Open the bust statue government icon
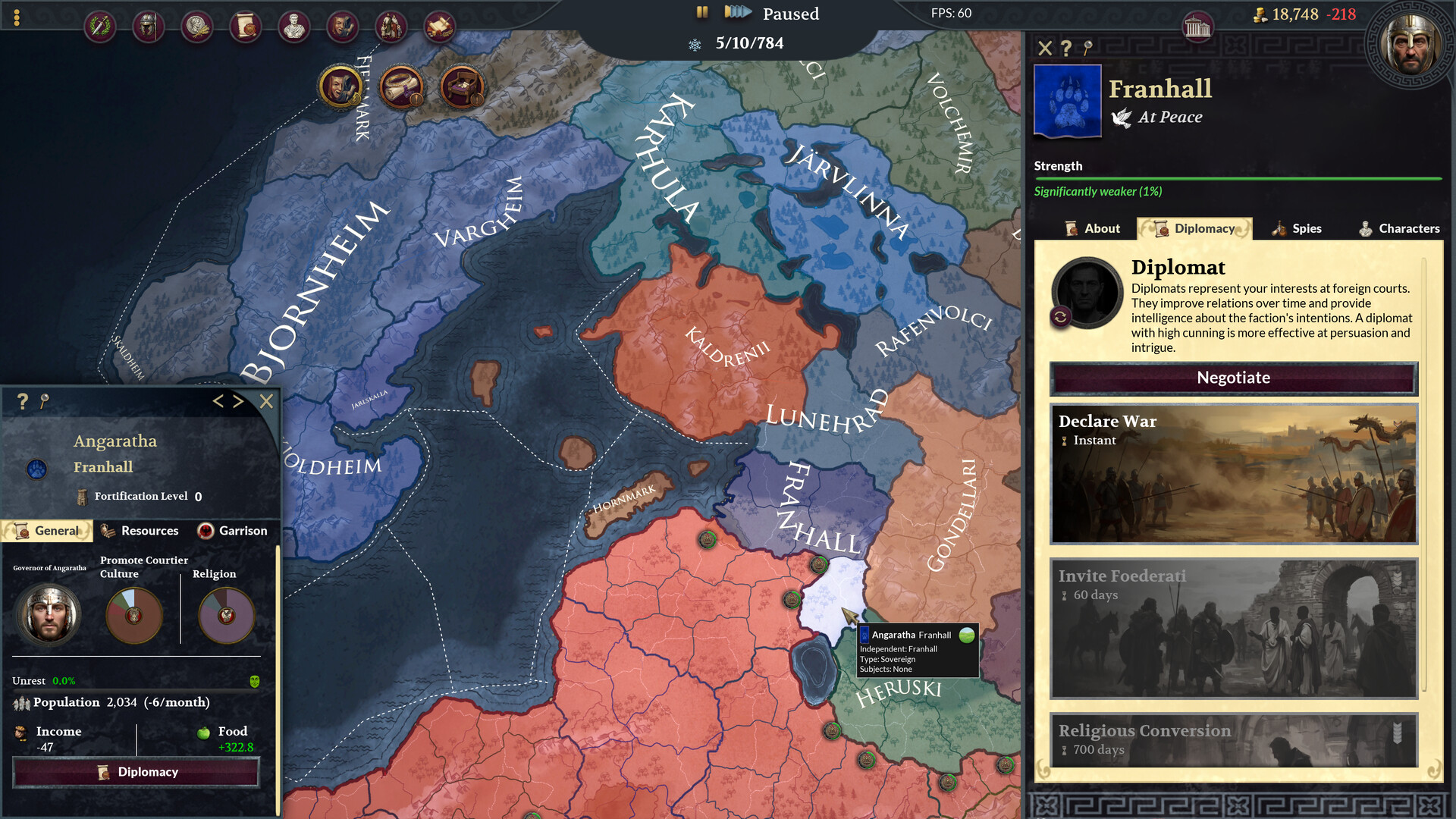Viewport: 1456px width, 819px height. 293,25
